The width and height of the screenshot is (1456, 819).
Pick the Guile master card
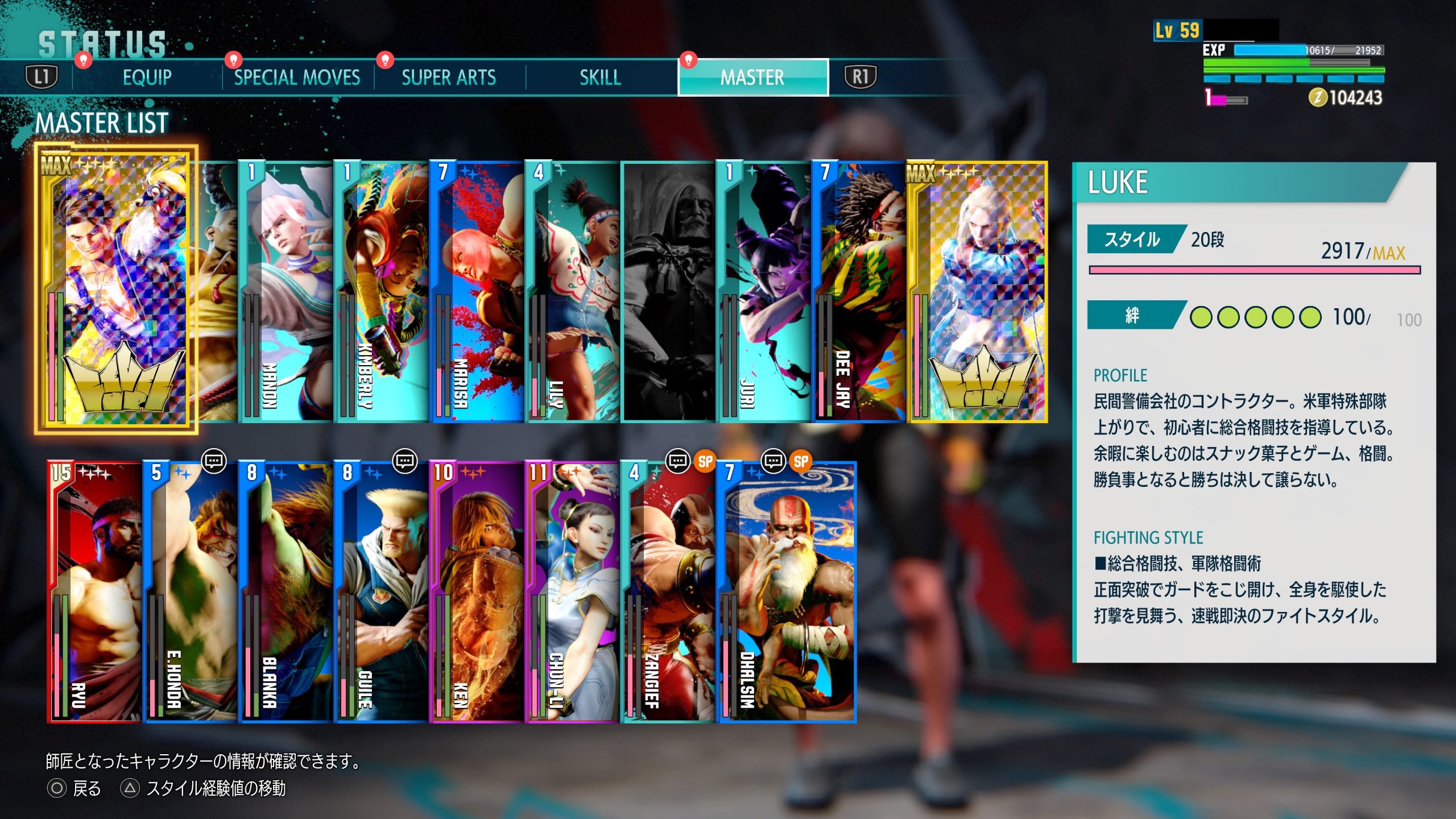pos(381,591)
